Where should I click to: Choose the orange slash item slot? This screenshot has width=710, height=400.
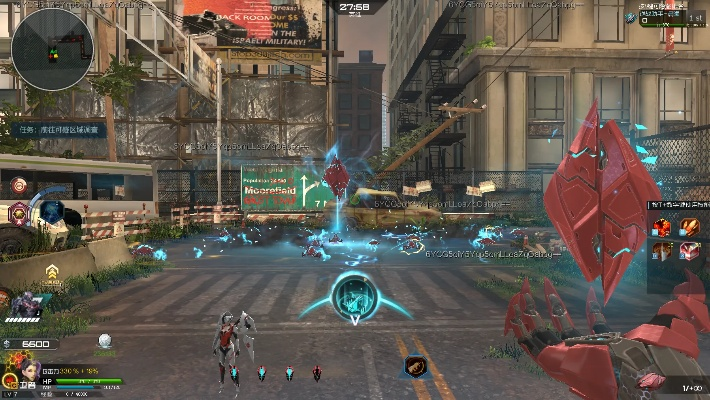pos(690,227)
